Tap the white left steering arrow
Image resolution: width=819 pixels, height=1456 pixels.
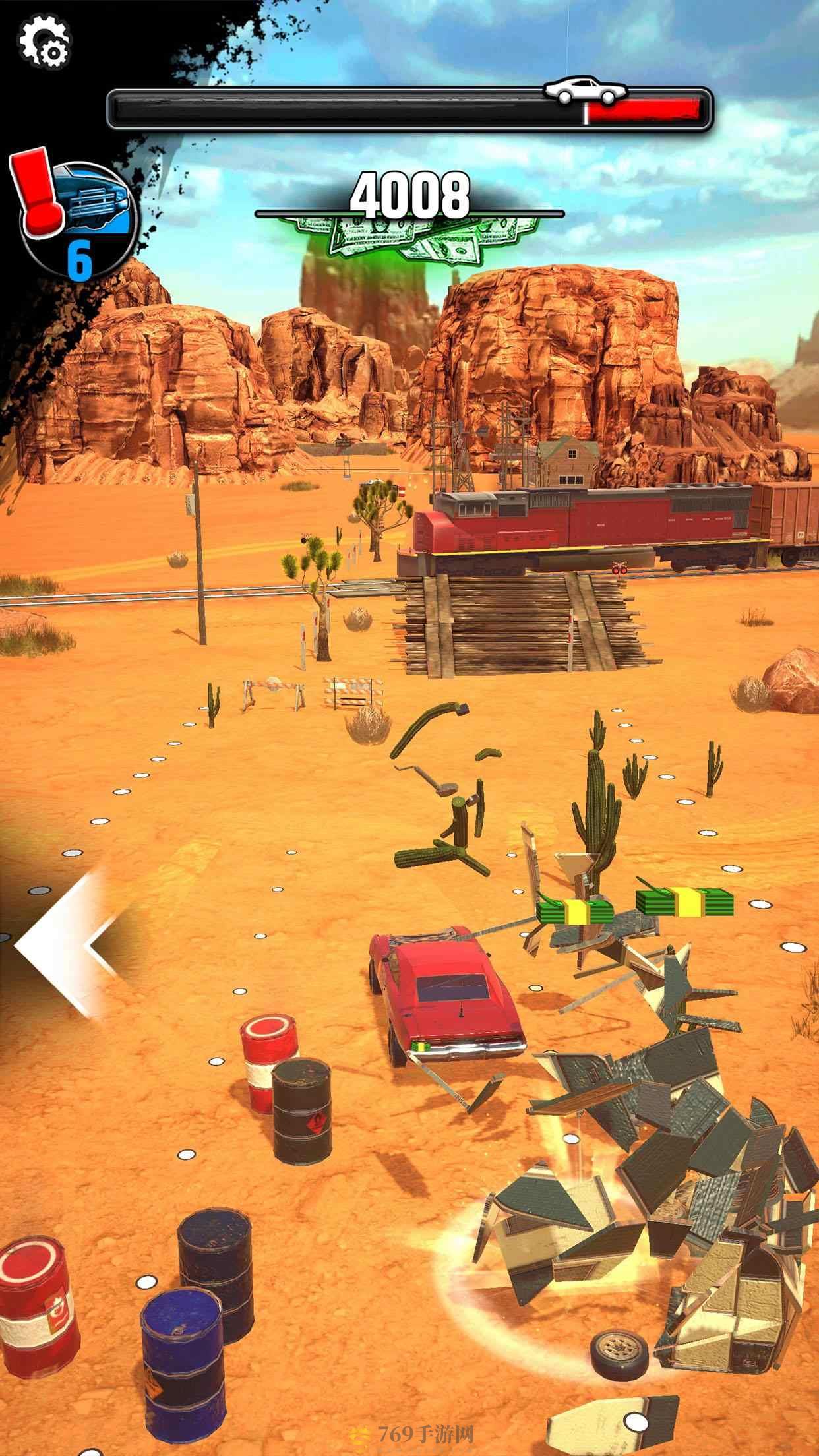pyautogui.click(x=63, y=944)
